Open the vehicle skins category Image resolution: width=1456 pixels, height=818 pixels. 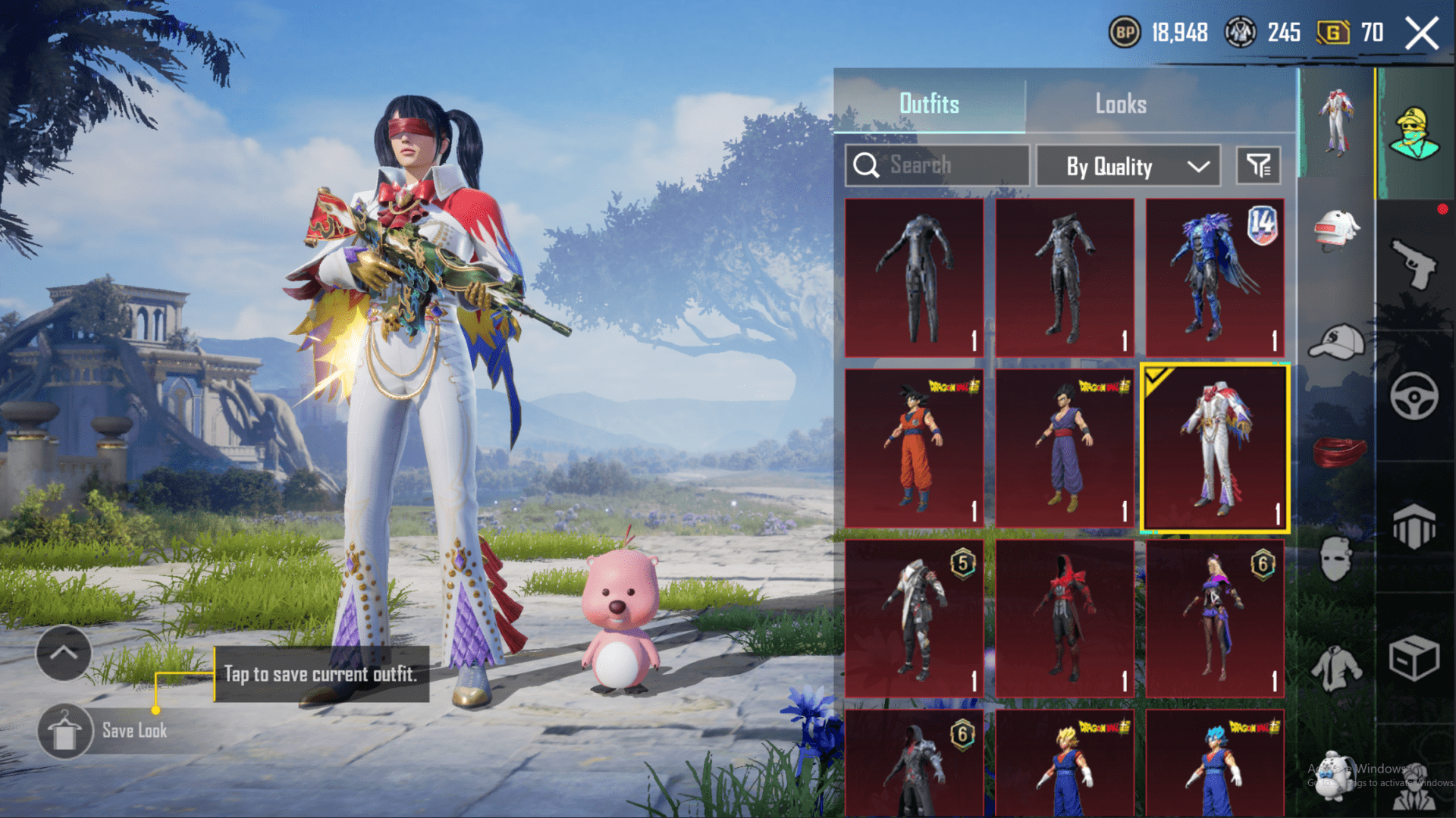point(1414,395)
